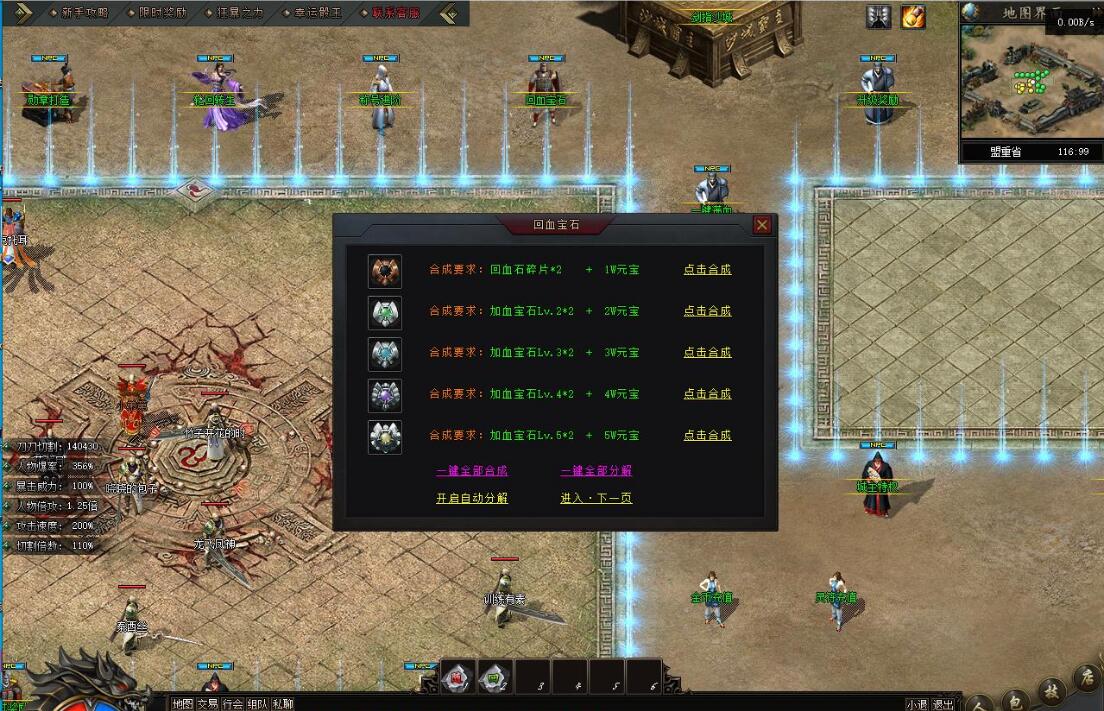Image resolution: width=1104 pixels, height=711 pixels.
Task: Close the 回血宝石 dialog window
Action: (762, 225)
